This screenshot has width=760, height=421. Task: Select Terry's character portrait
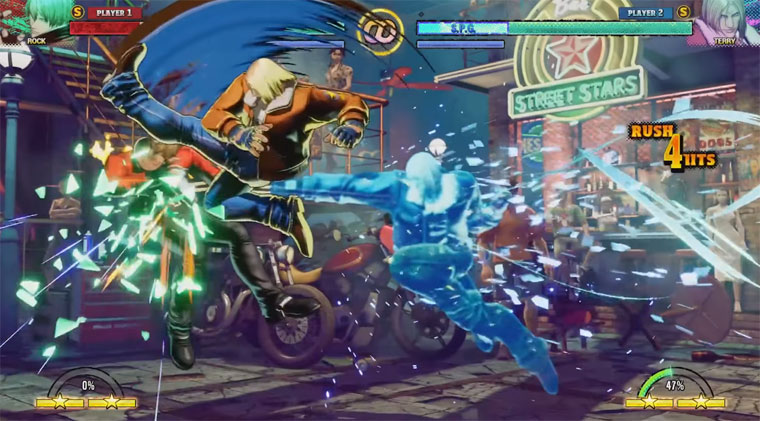727,20
